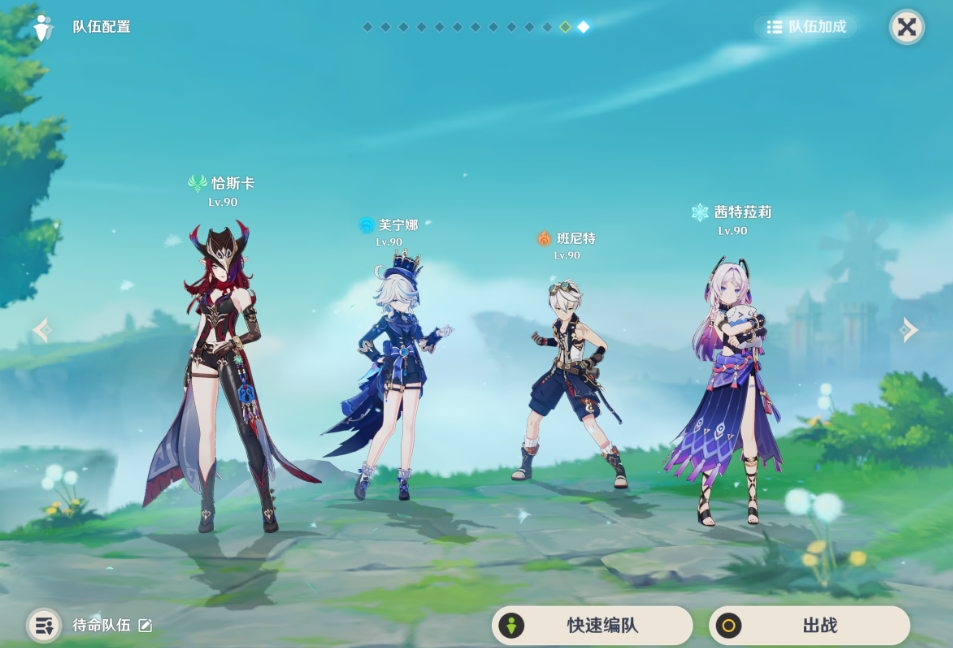Click the 快速编队 quick setup button
The height and width of the screenshot is (648, 953).
pyautogui.click(x=592, y=625)
